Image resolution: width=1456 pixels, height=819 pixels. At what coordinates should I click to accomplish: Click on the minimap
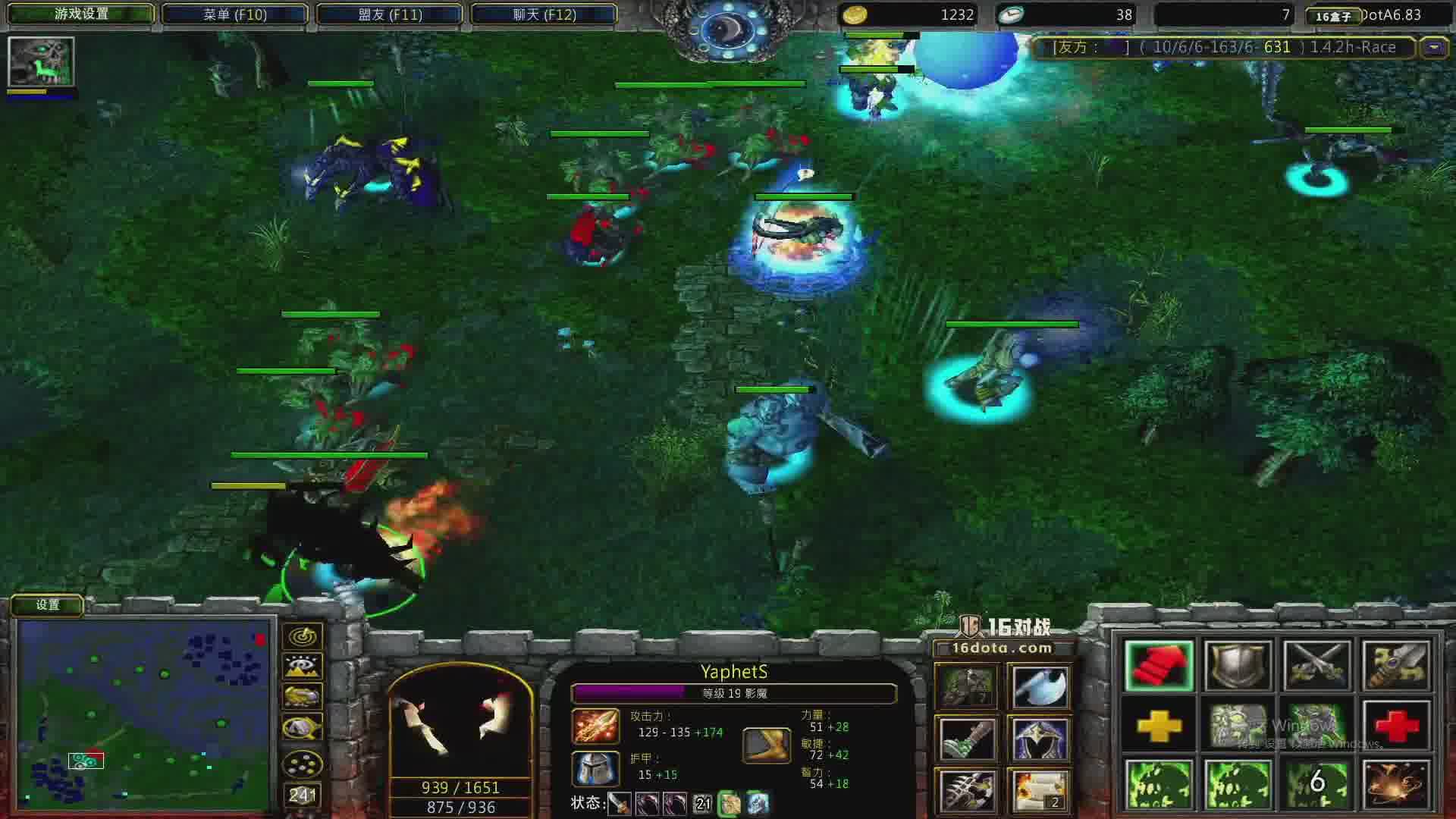pyautogui.click(x=144, y=714)
